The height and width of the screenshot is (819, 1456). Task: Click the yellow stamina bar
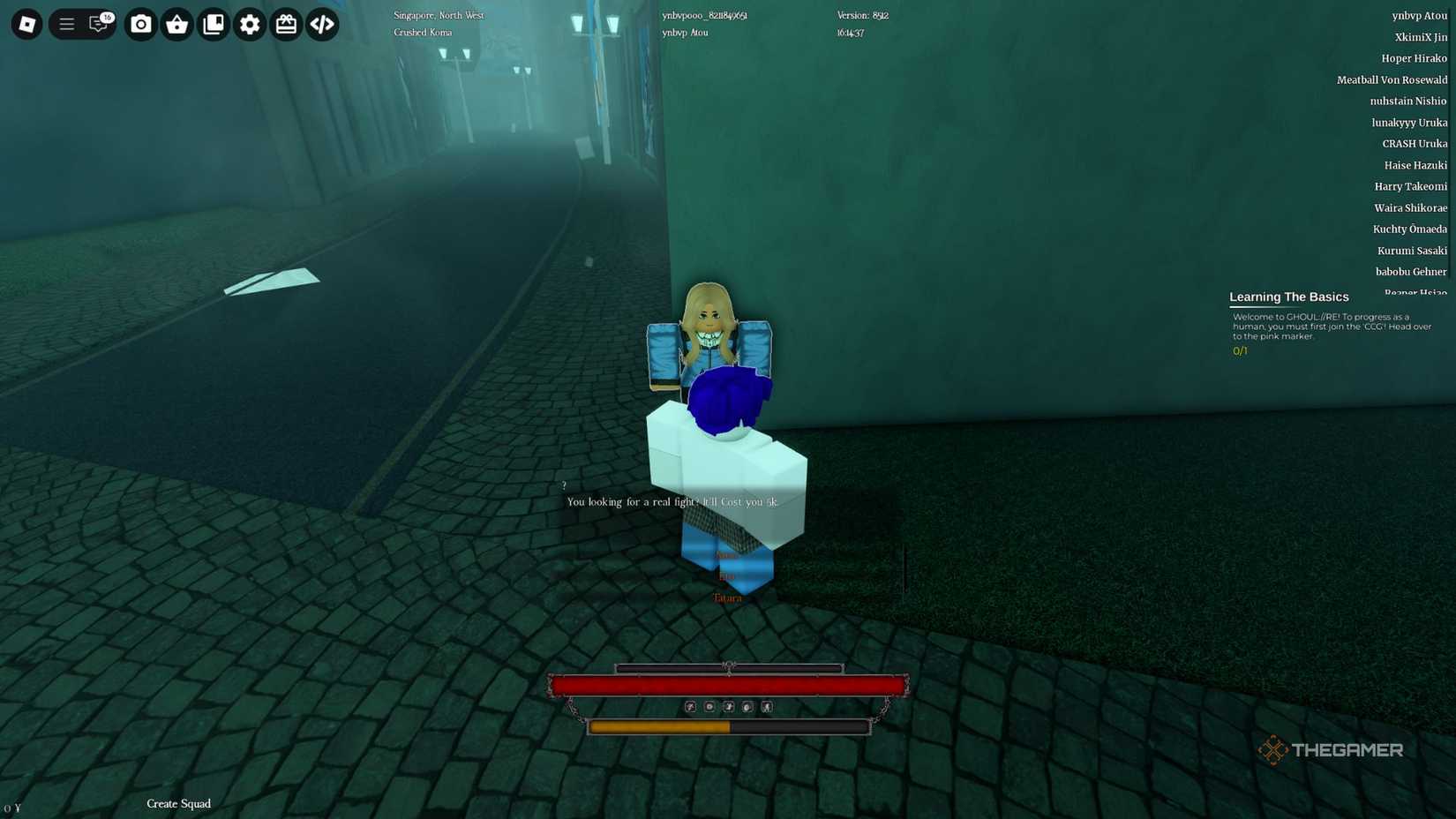tap(660, 726)
